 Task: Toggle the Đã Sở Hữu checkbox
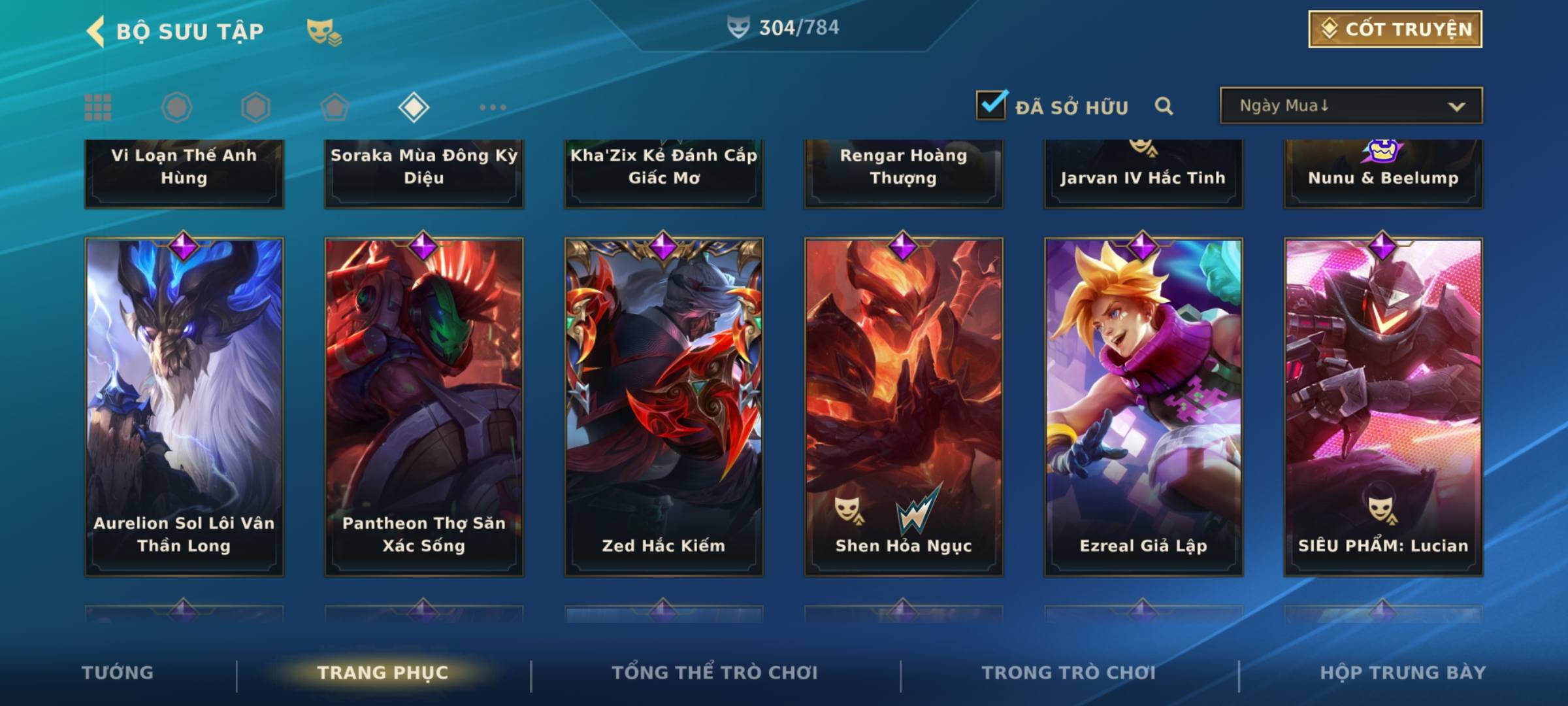click(991, 105)
